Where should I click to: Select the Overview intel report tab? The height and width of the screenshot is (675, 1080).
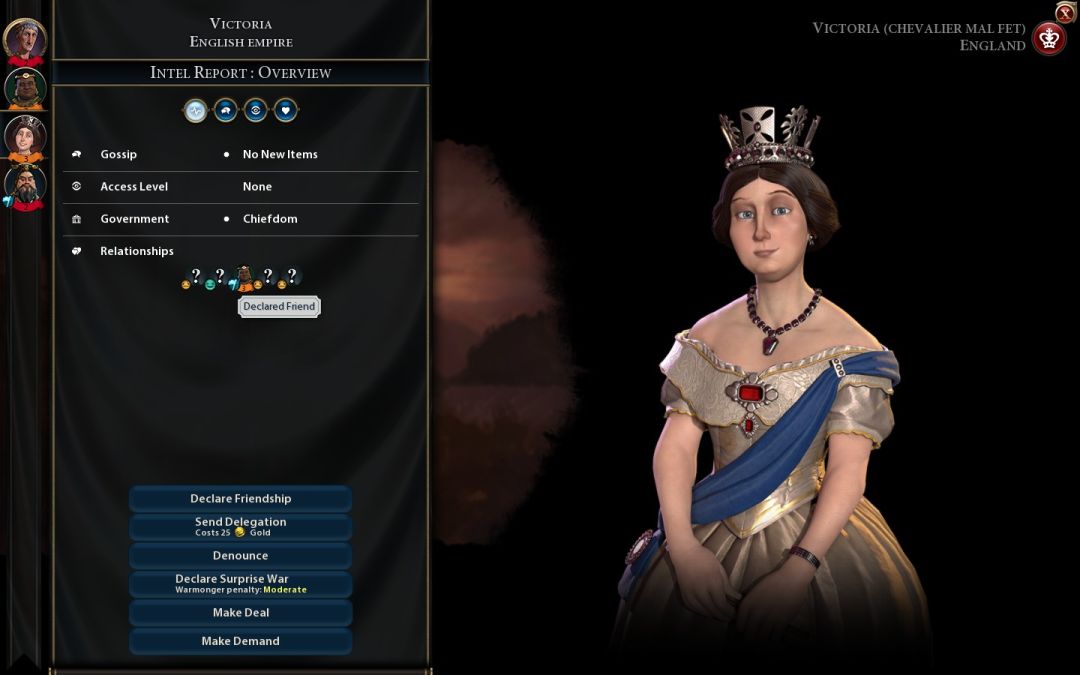pos(195,111)
